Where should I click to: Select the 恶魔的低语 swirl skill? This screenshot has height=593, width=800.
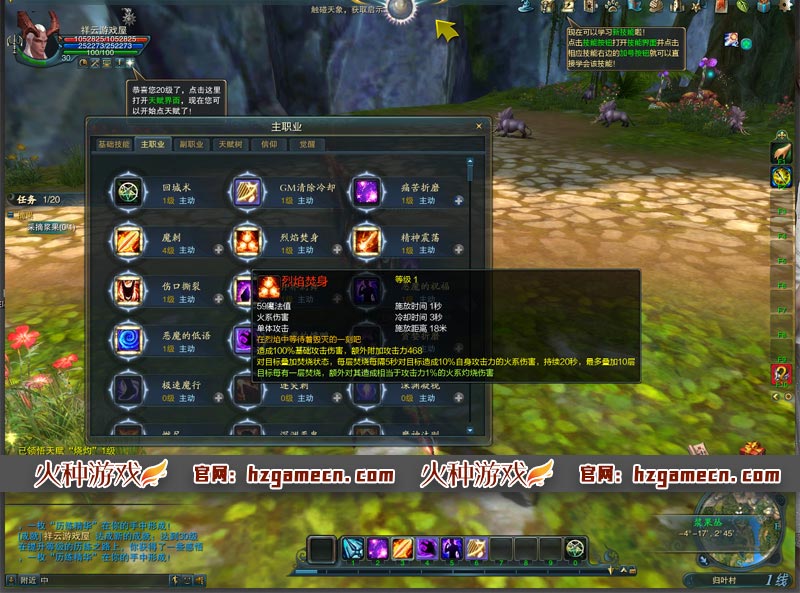pos(128,339)
